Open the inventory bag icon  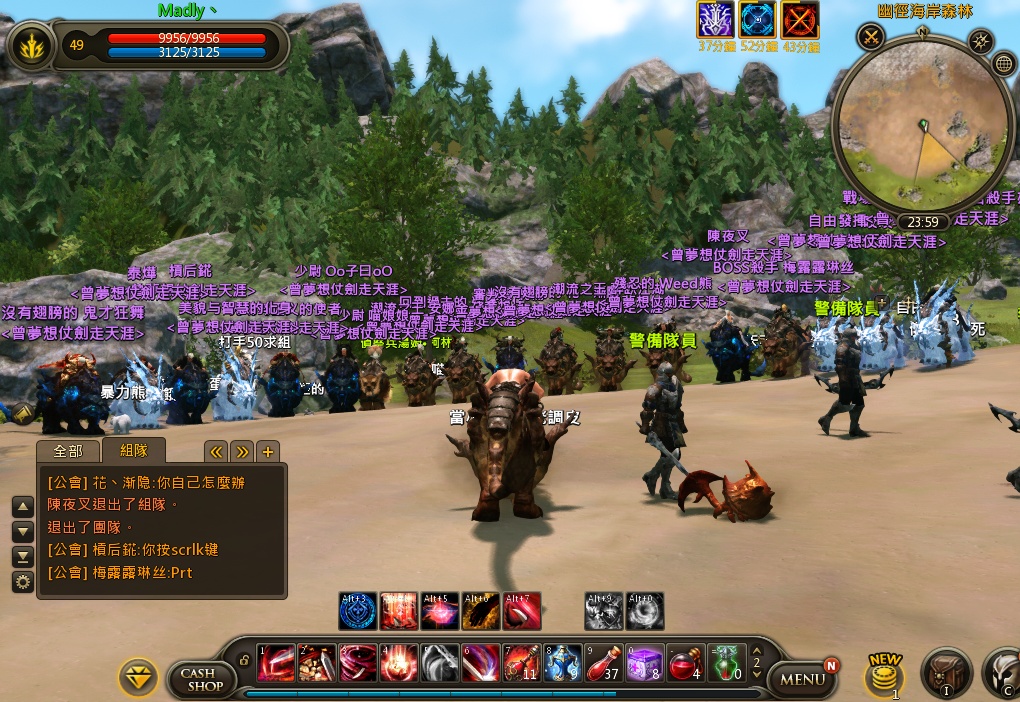(x=944, y=673)
